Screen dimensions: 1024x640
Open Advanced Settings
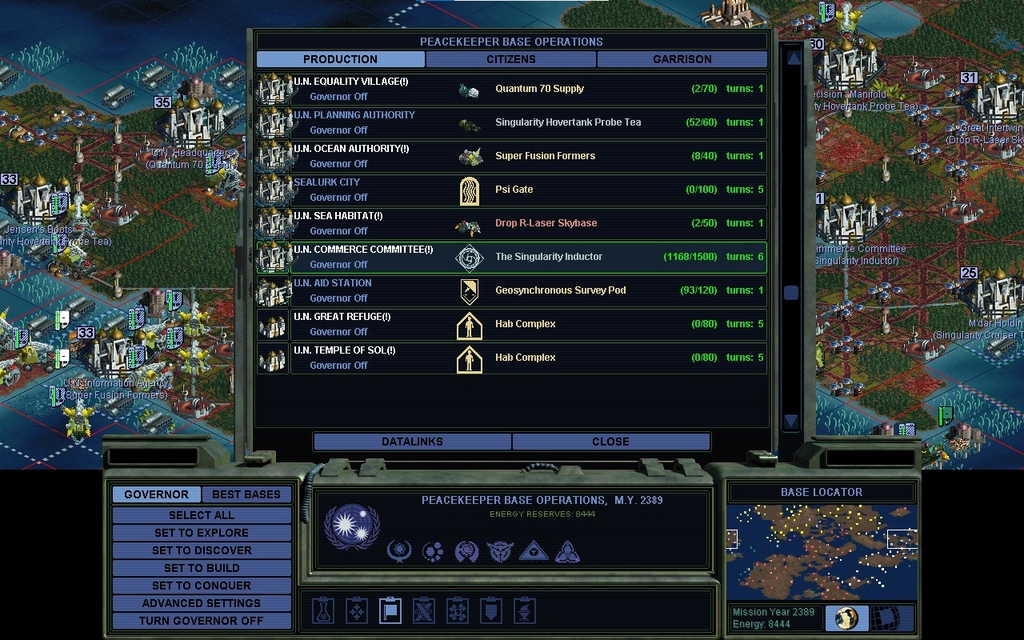coord(201,603)
